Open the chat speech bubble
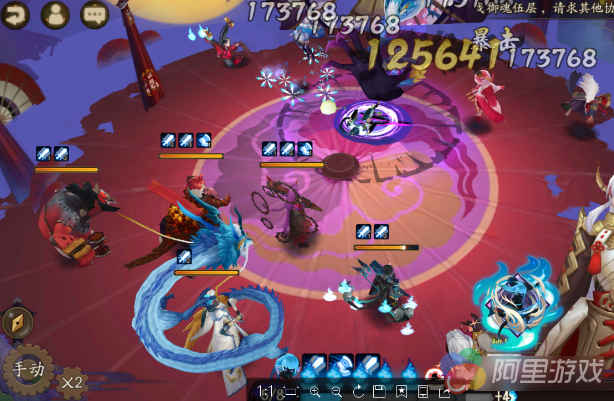The height and width of the screenshot is (401, 614). tap(94, 15)
